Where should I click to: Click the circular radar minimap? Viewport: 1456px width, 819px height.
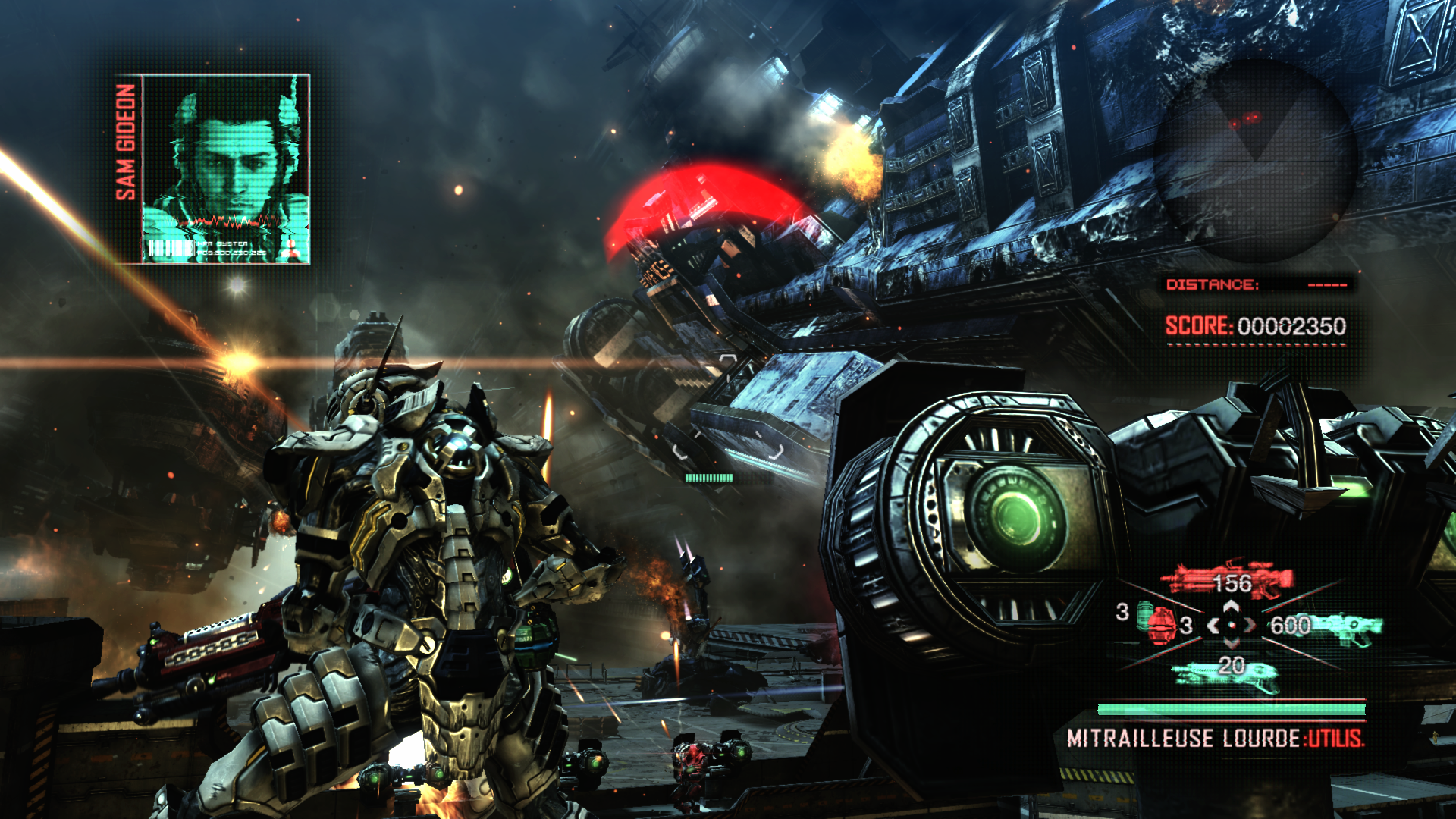(1254, 161)
